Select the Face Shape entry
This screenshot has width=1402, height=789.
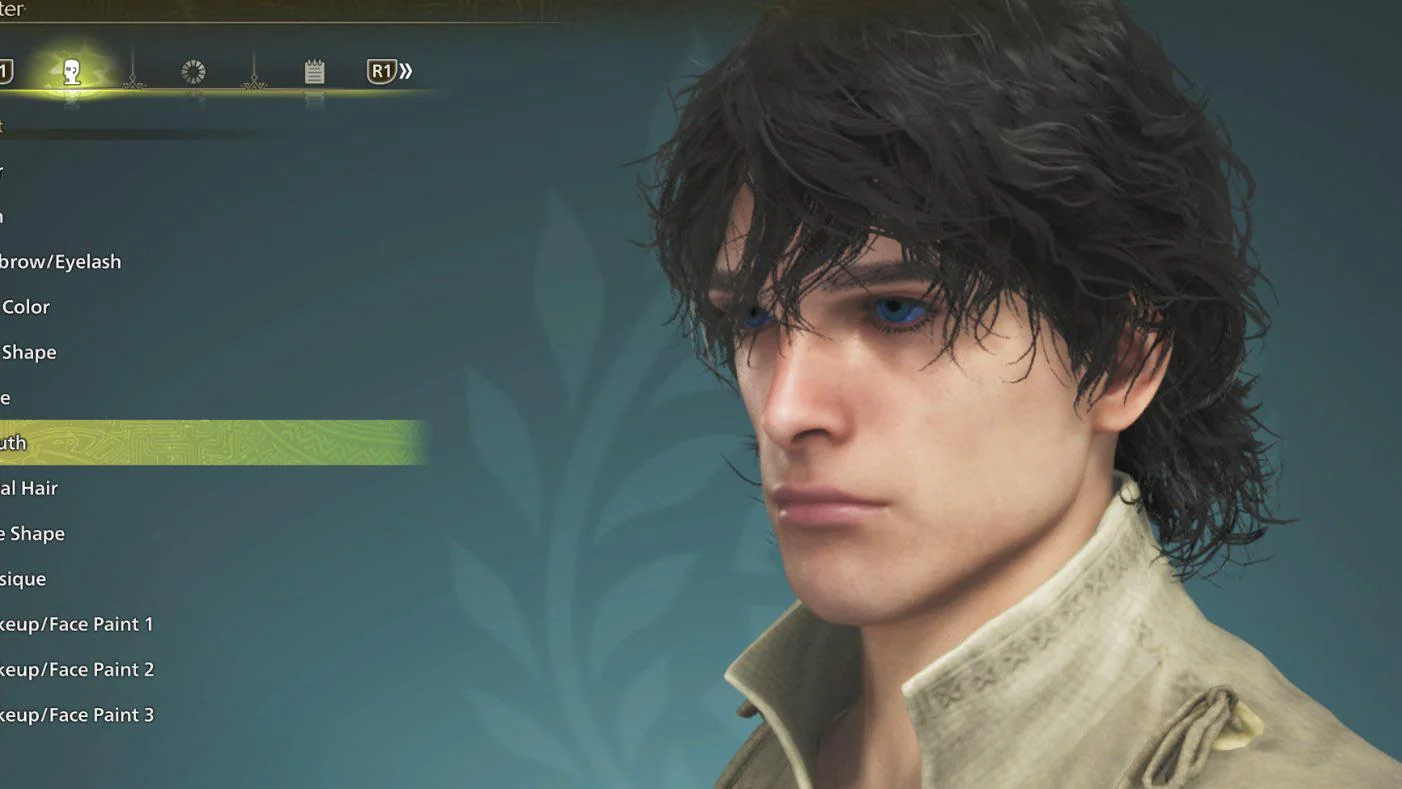click(32, 533)
